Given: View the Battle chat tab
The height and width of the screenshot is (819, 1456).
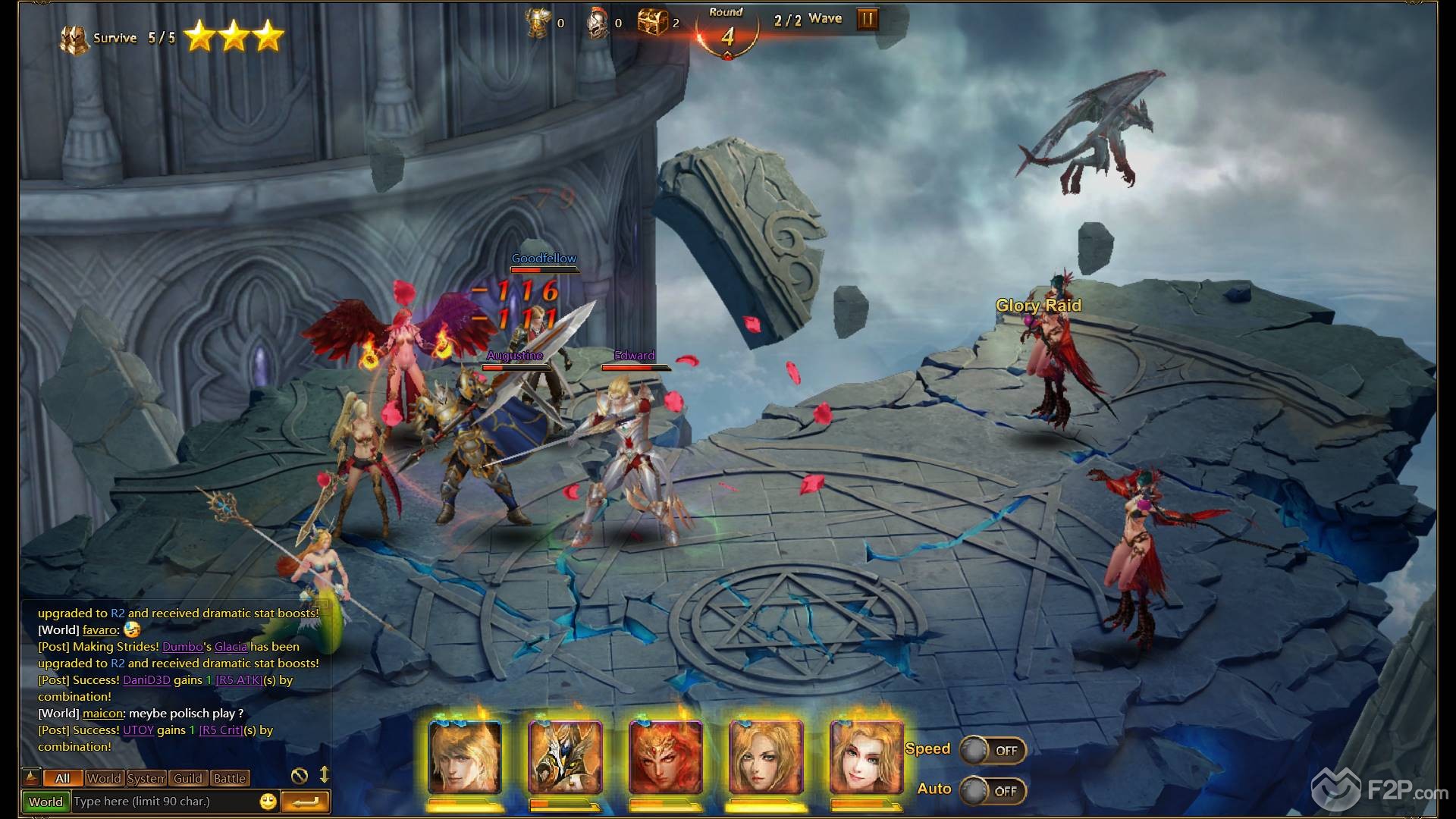Looking at the screenshot, I should [x=229, y=778].
